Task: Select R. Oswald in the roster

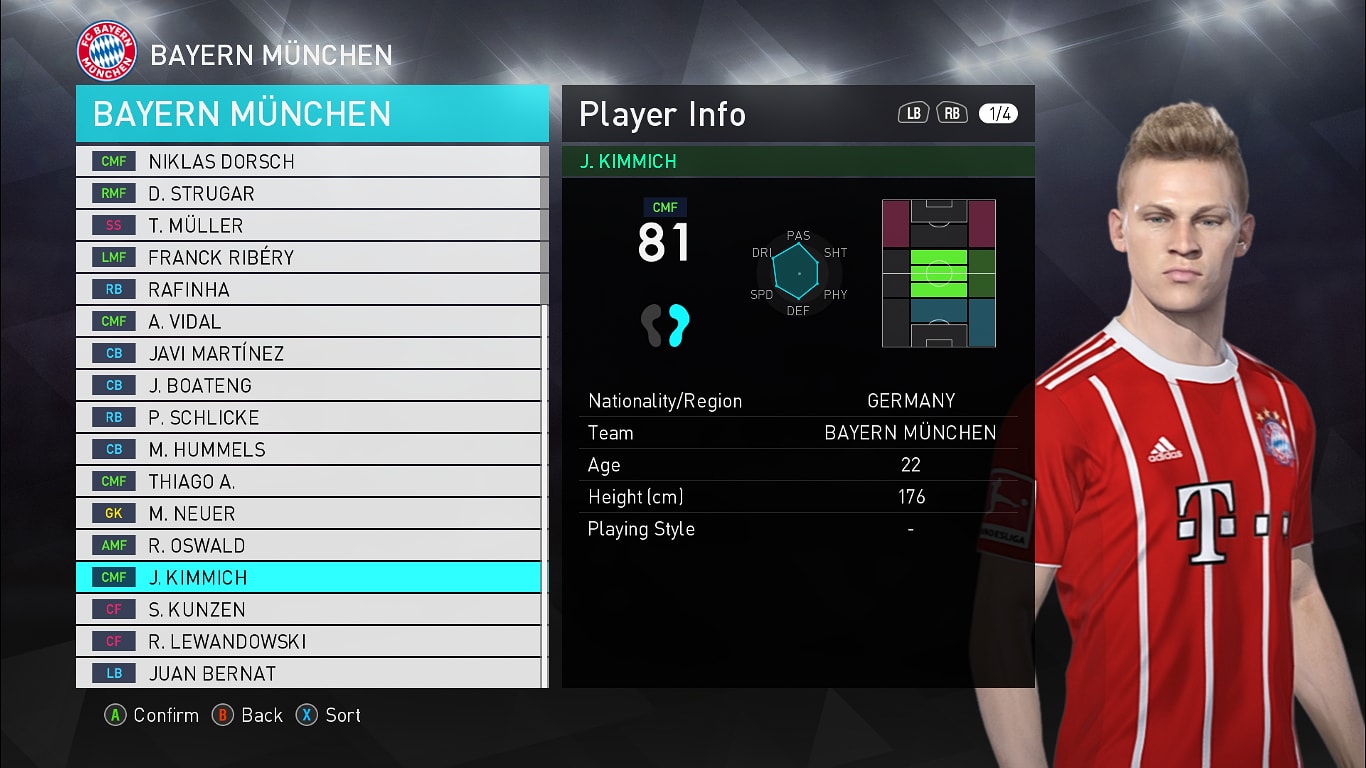Action: [310, 545]
